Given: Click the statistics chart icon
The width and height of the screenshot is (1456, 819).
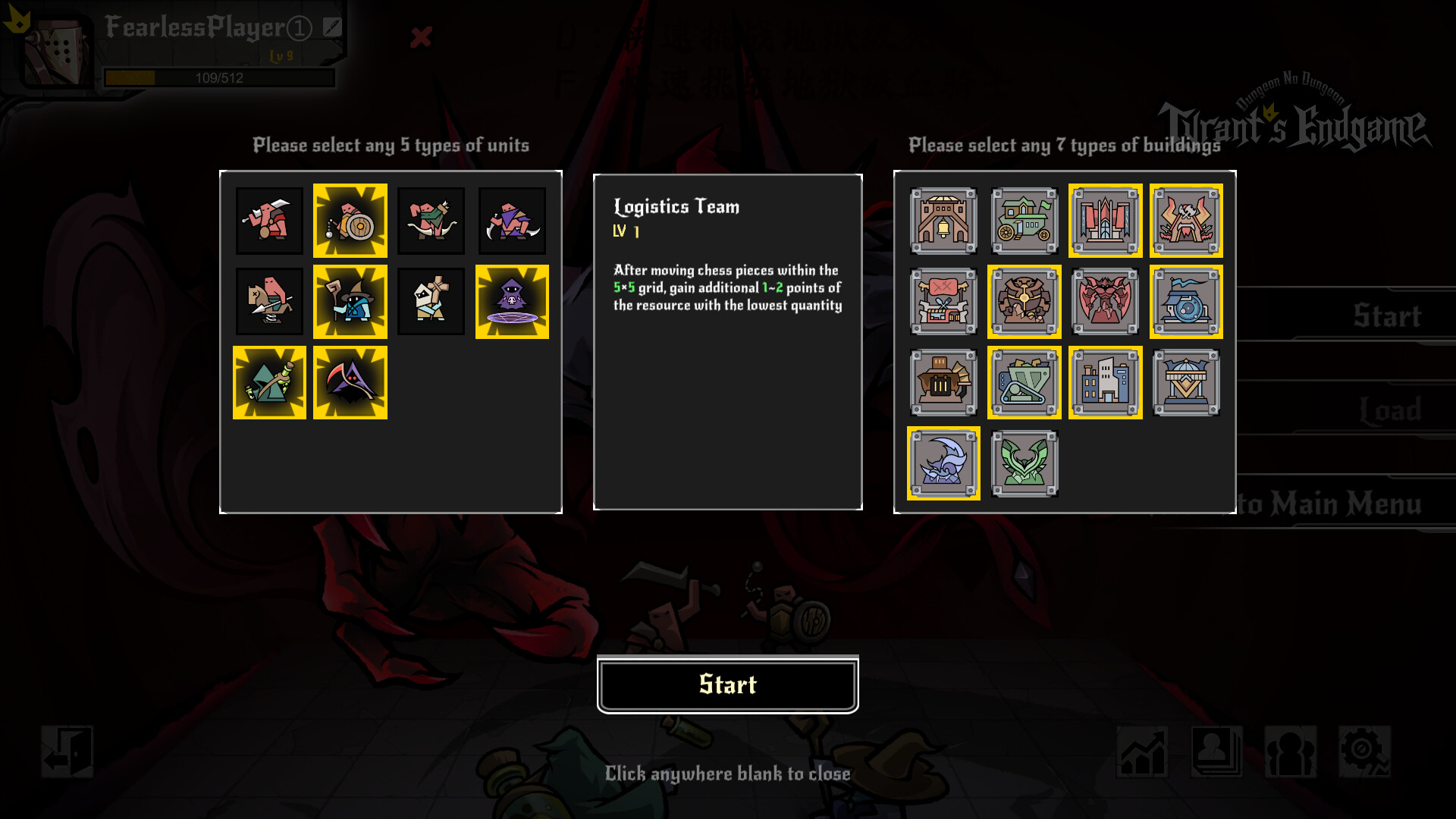Looking at the screenshot, I should pos(1141,752).
